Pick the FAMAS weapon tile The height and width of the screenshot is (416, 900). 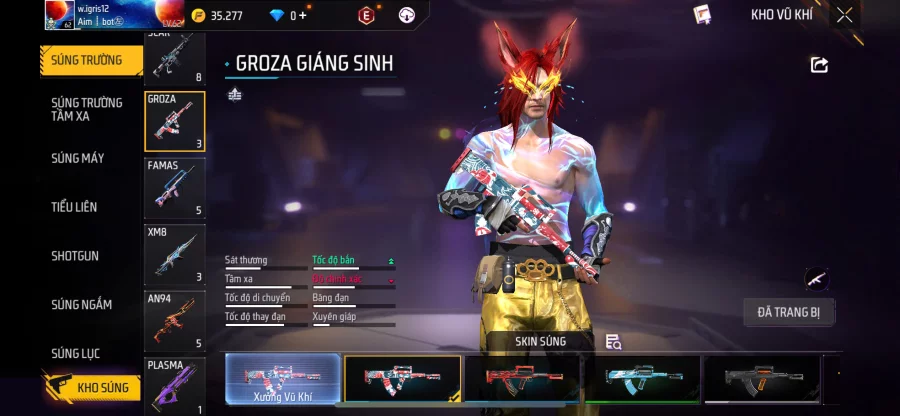click(175, 188)
